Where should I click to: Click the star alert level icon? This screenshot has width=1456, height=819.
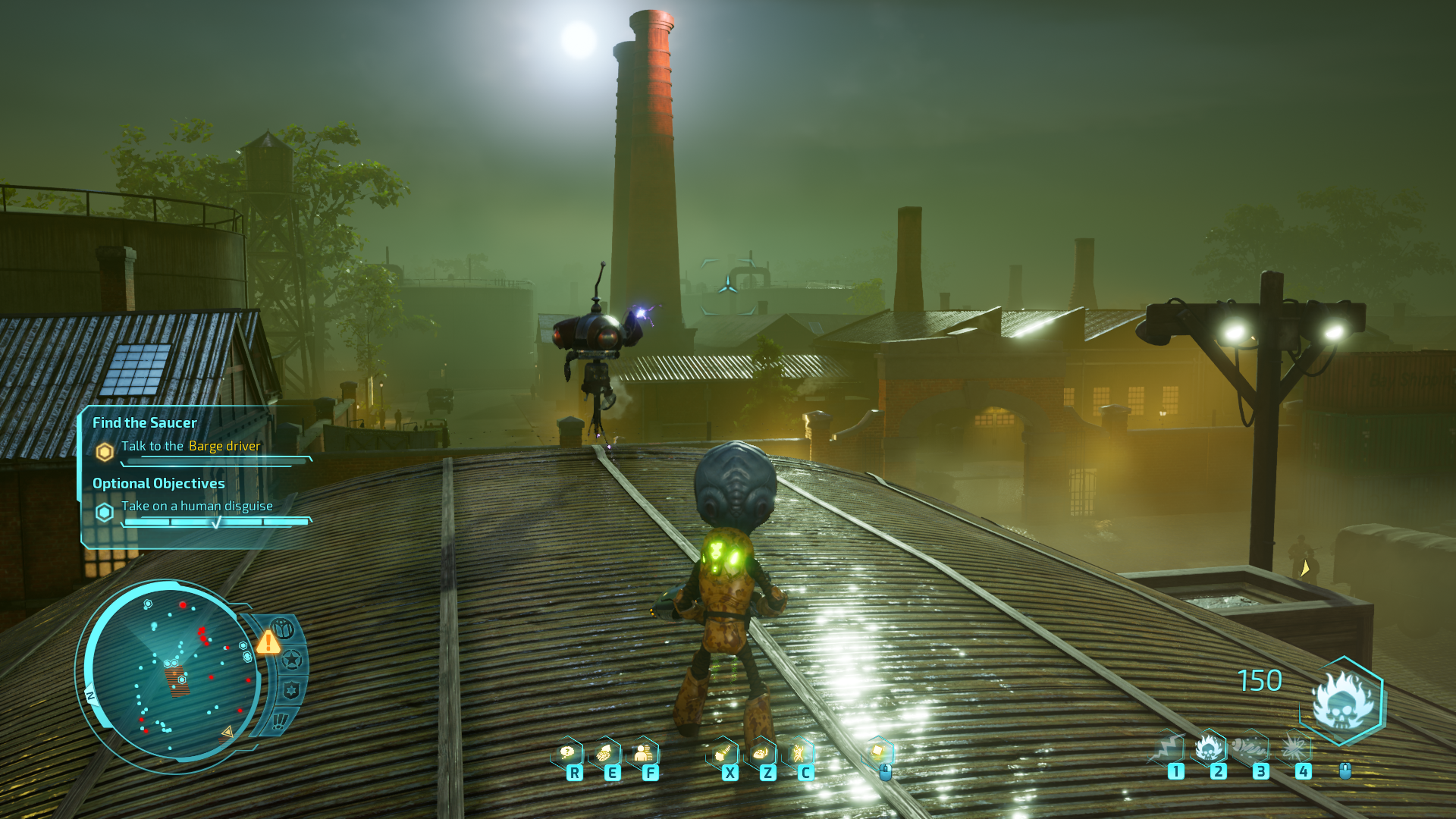pyautogui.click(x=291, y=661)
